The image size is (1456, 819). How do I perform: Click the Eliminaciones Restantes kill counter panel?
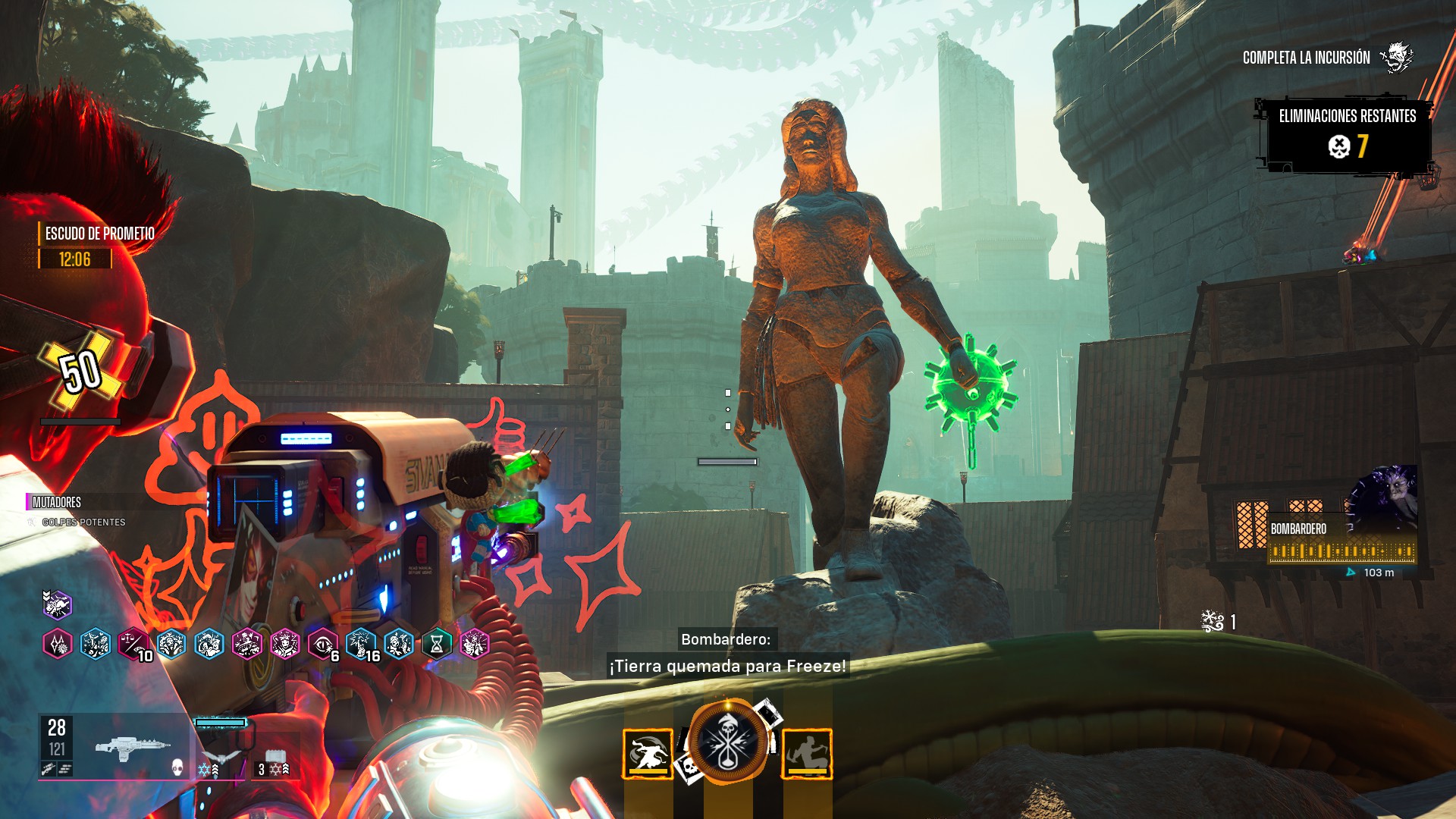coord(1347,135)
